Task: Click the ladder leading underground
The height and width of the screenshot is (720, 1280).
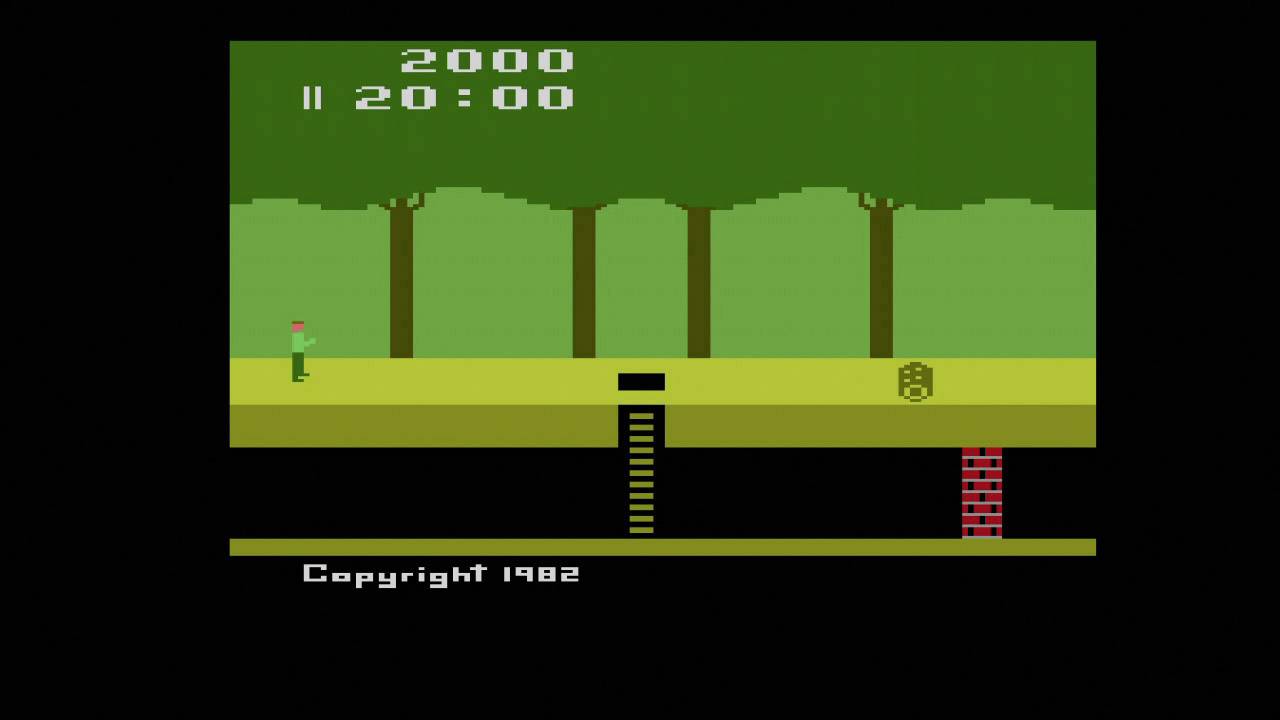Action: point(641,470)
